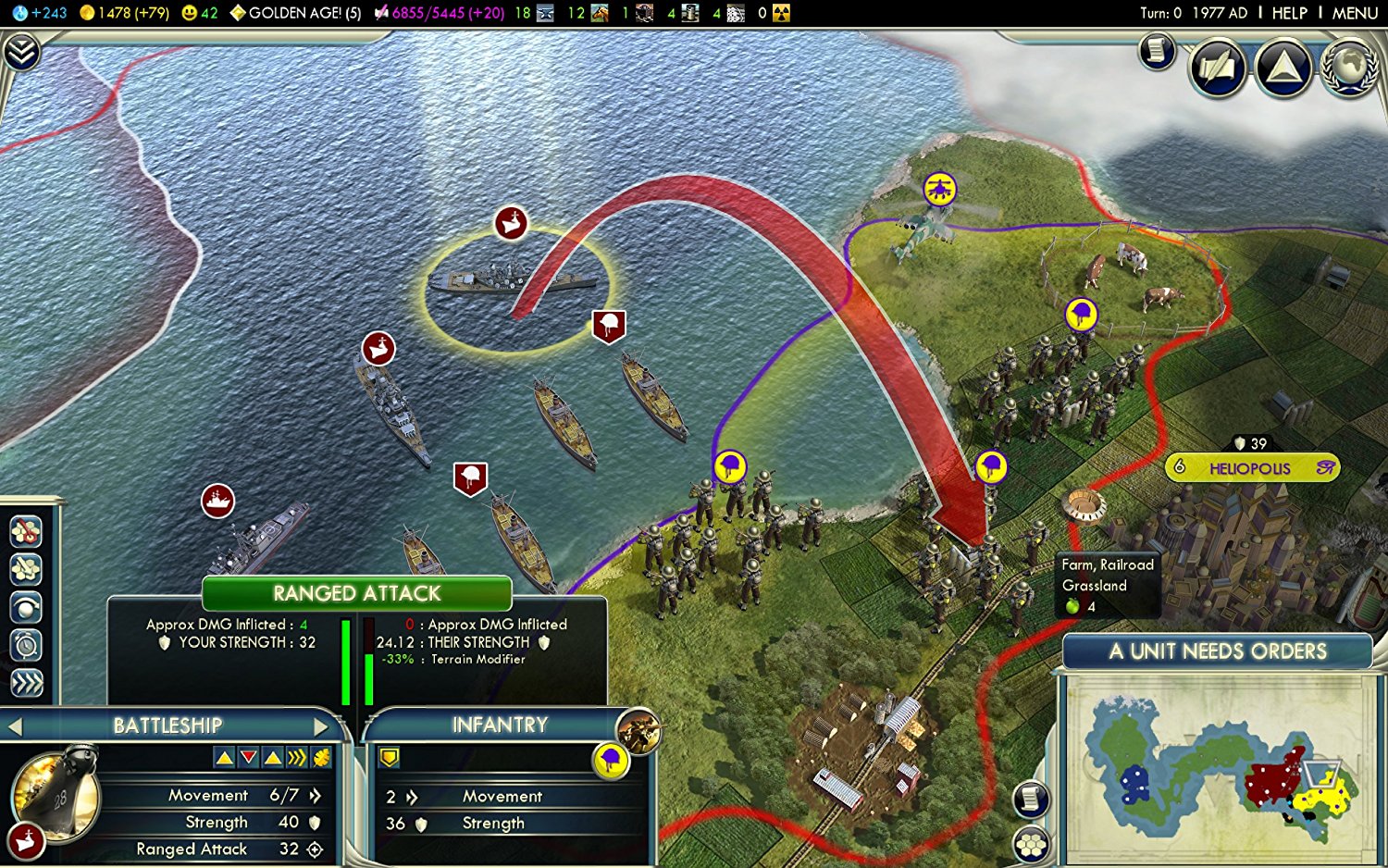Select the previous unit with left arrow

[x=15, y=726]
